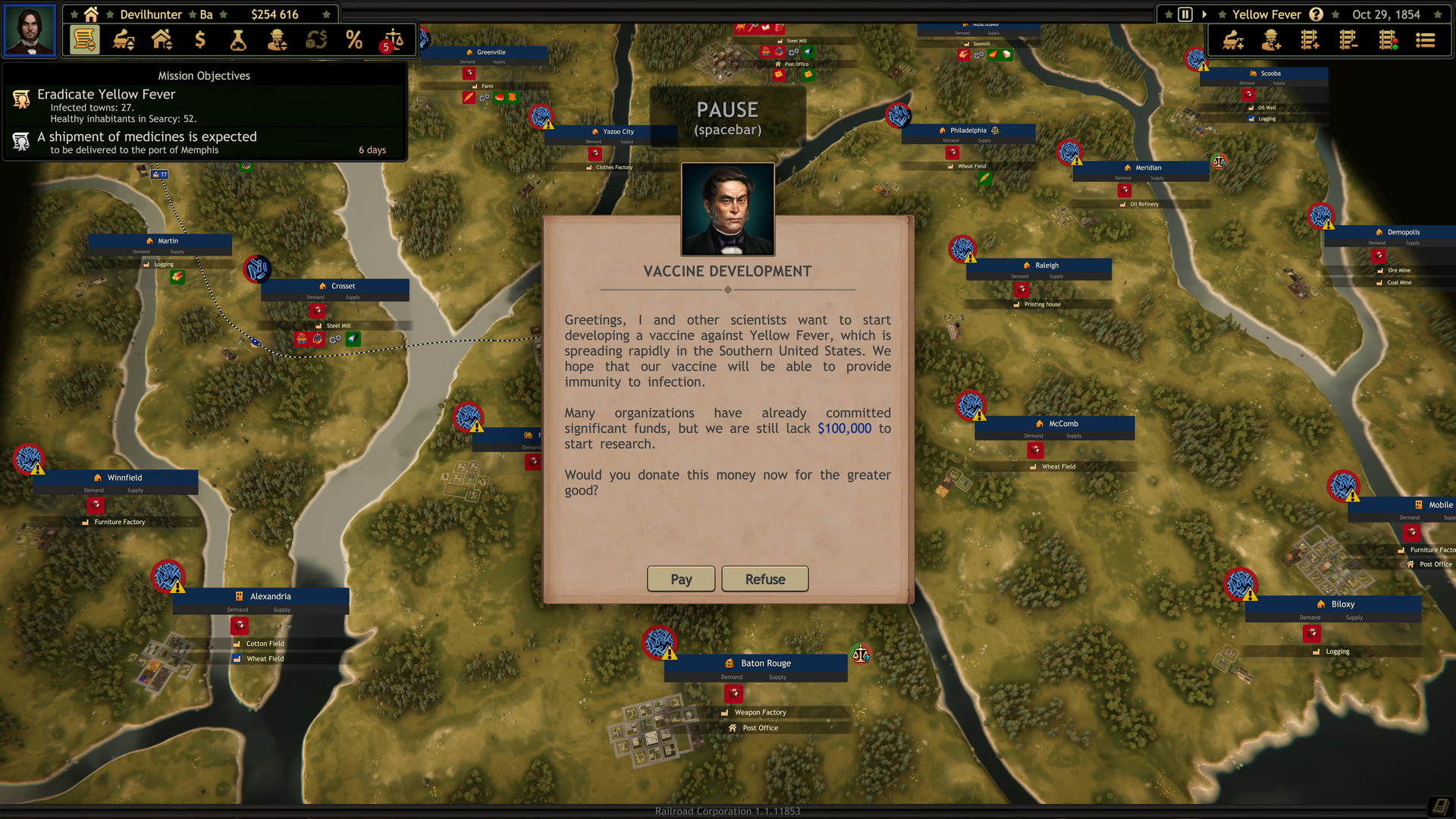Screen dimensions: 1456x819
Task: Click the scientist portrait above the dialog
Action: (728, 209)
